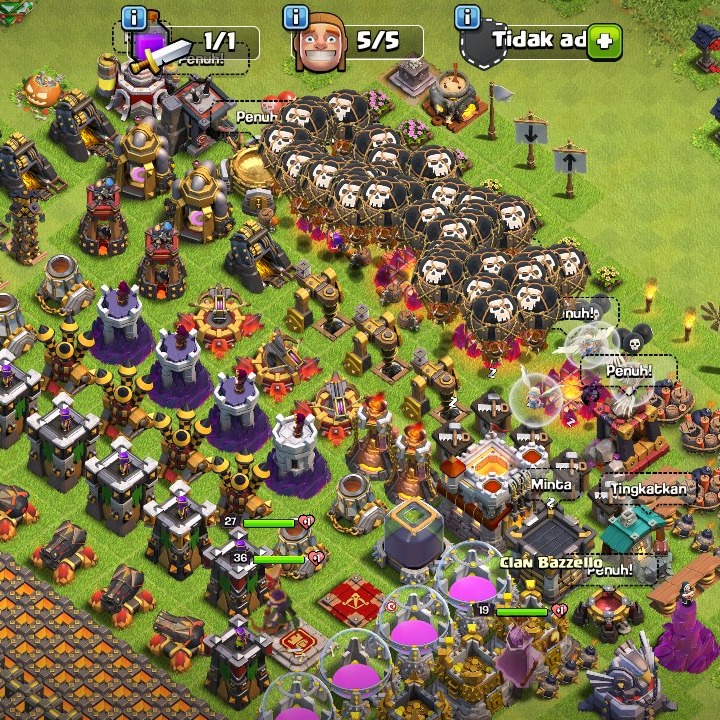Tap the builder info button
Screen dimensions: 720x720
pyautogui.click(x=295, y=17)
